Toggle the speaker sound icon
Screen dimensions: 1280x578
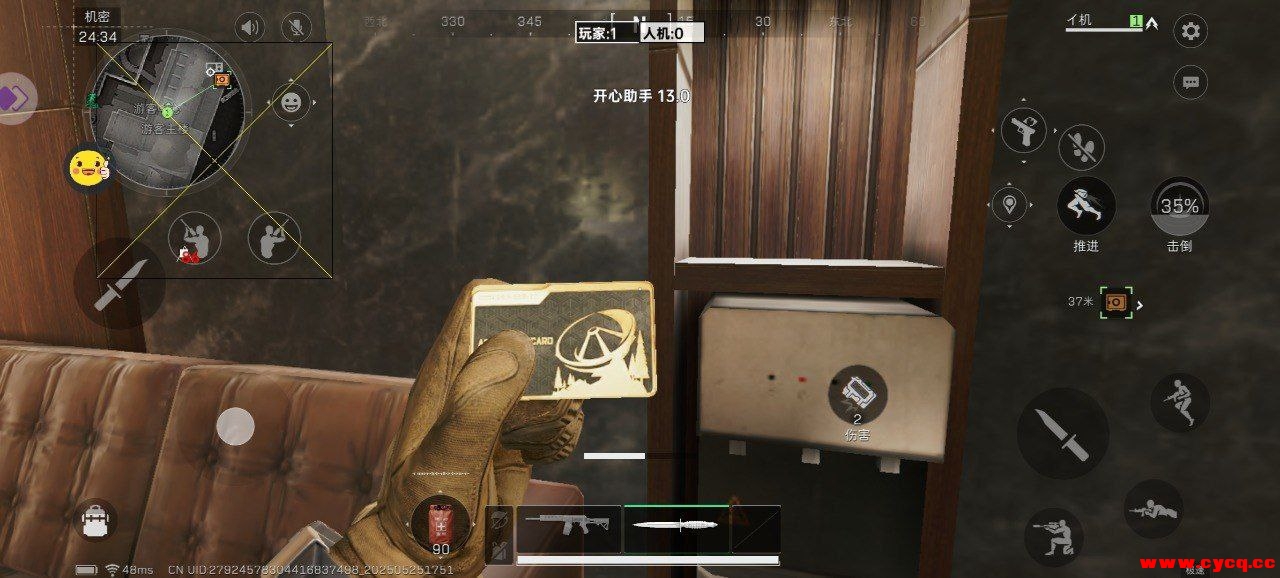click(249, 27)
